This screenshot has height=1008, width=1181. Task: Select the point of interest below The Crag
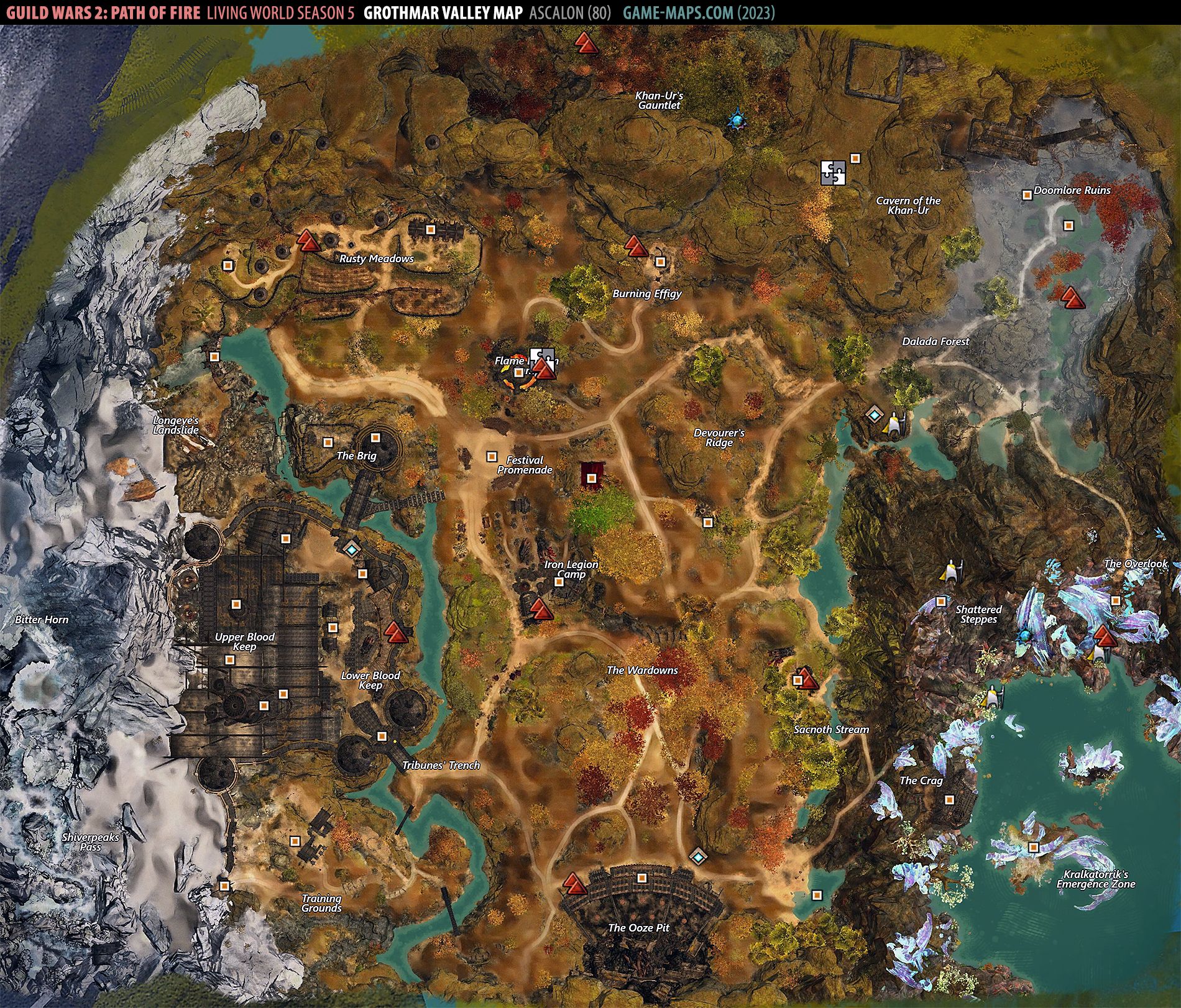tap(949, 800)
